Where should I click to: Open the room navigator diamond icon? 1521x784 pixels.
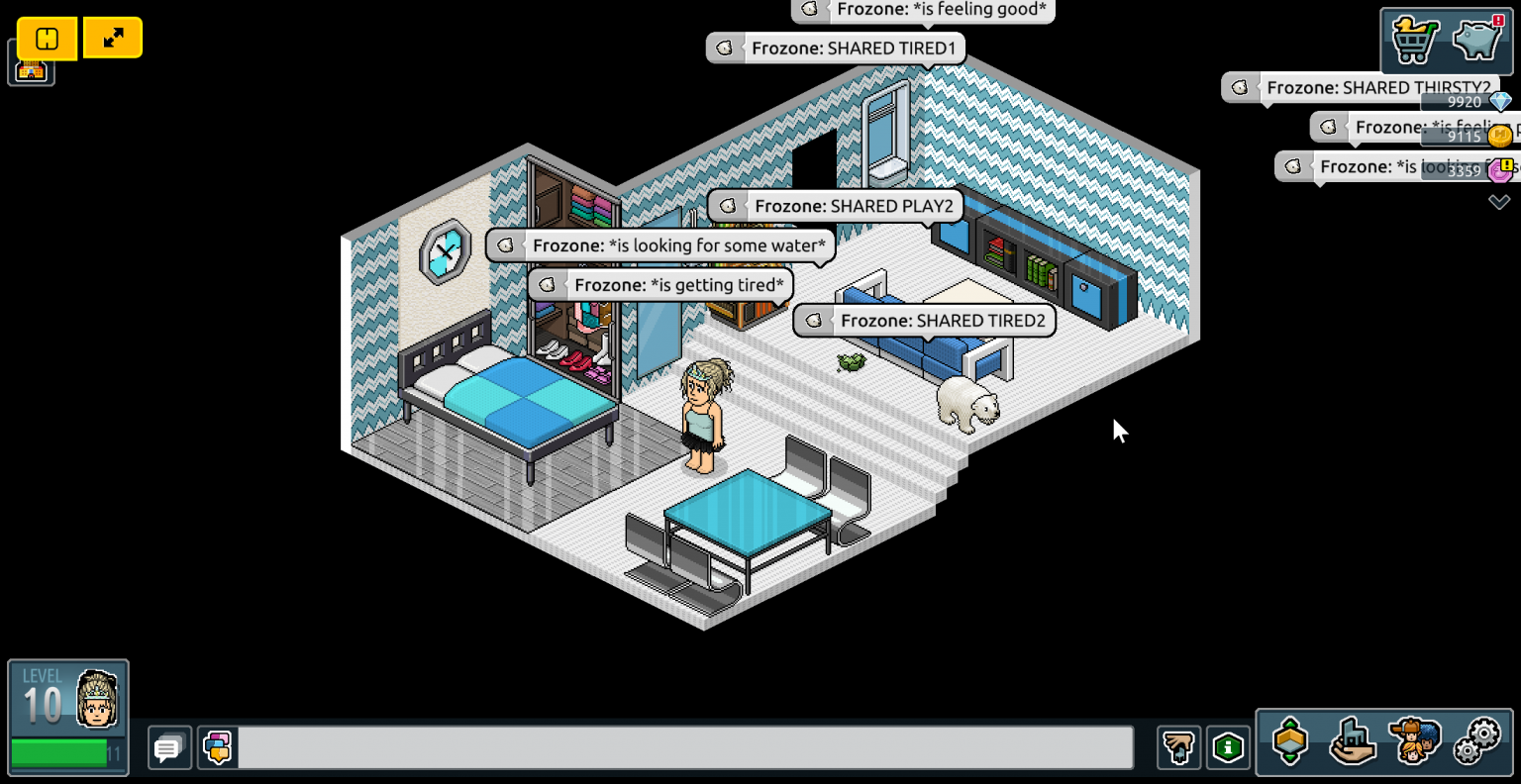click(1292, 742)
